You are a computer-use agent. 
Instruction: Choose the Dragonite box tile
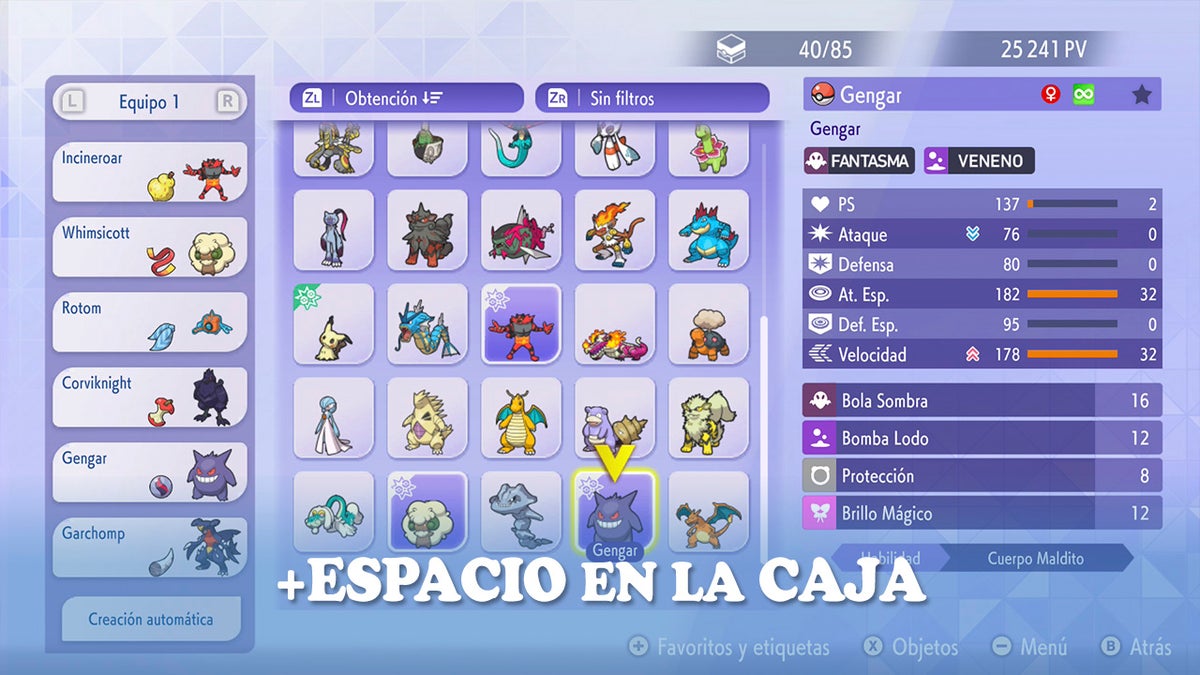521,418
